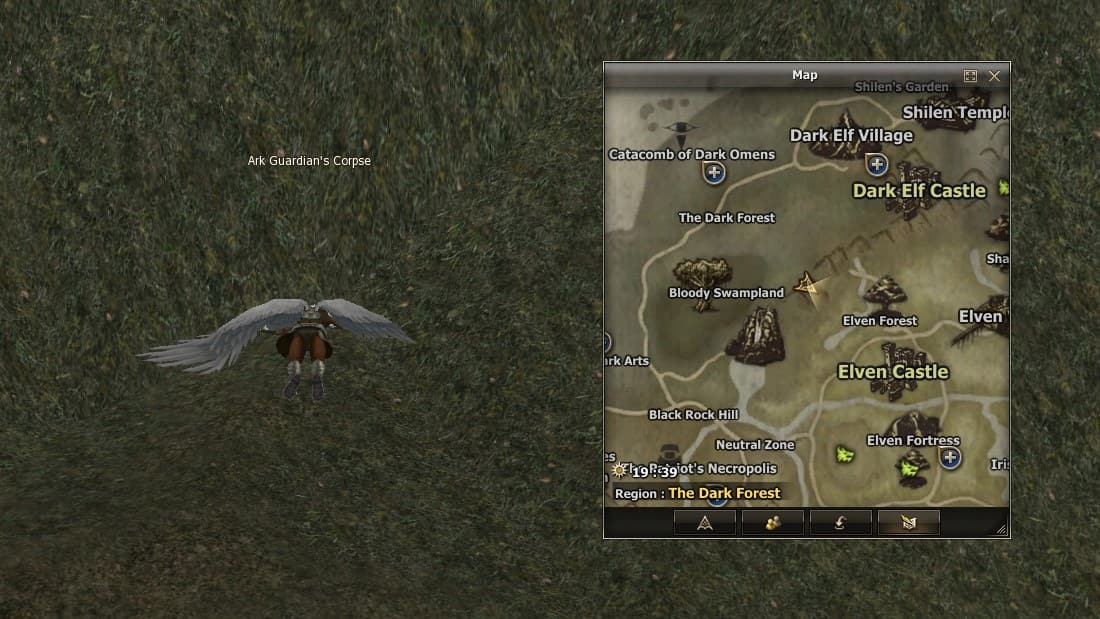
Task: Click the blue marker under Dark Elf Village
Action: (x=877, y=164)
